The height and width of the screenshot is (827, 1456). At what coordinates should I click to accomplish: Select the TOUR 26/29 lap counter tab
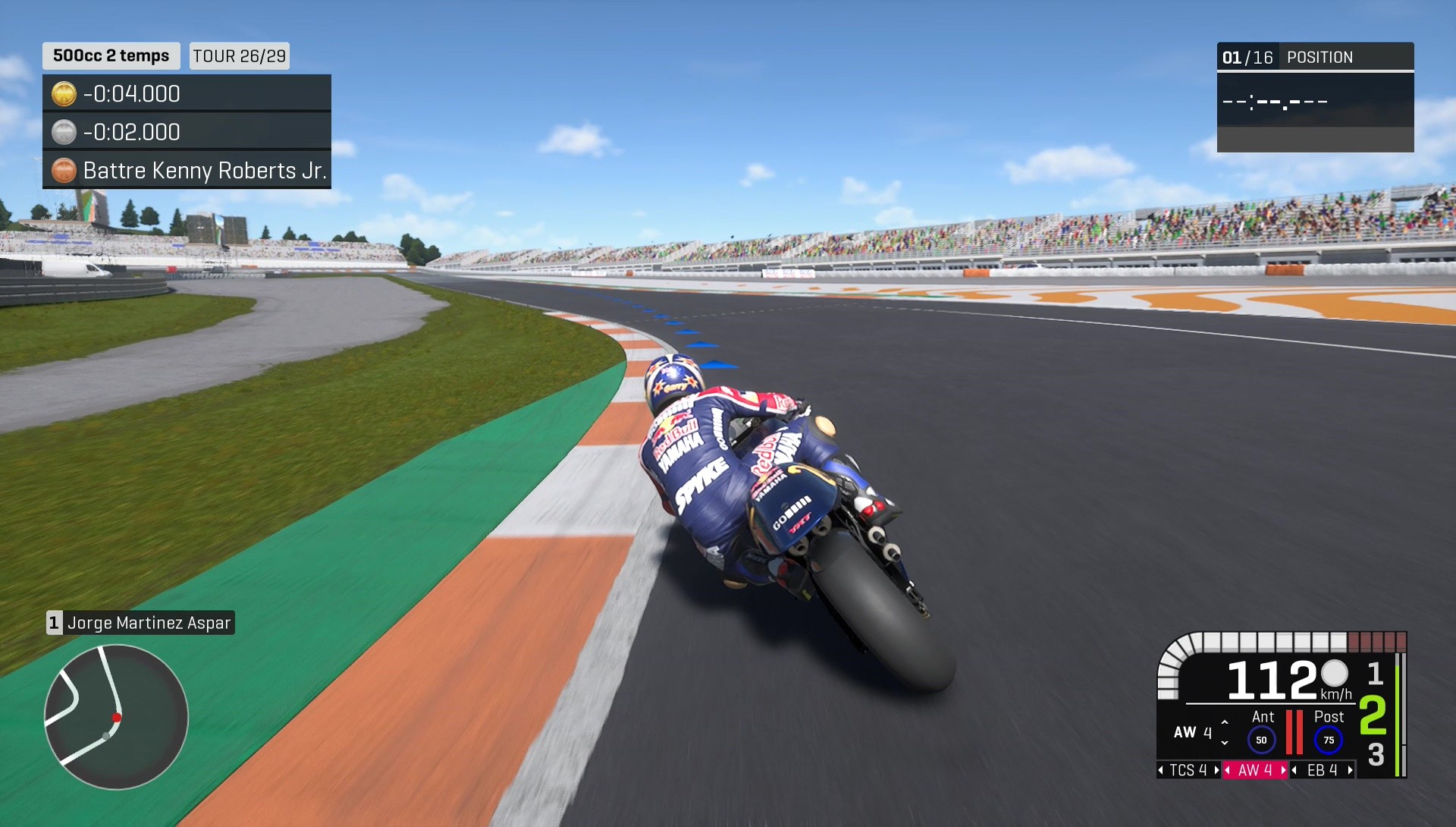coord(239,55)
